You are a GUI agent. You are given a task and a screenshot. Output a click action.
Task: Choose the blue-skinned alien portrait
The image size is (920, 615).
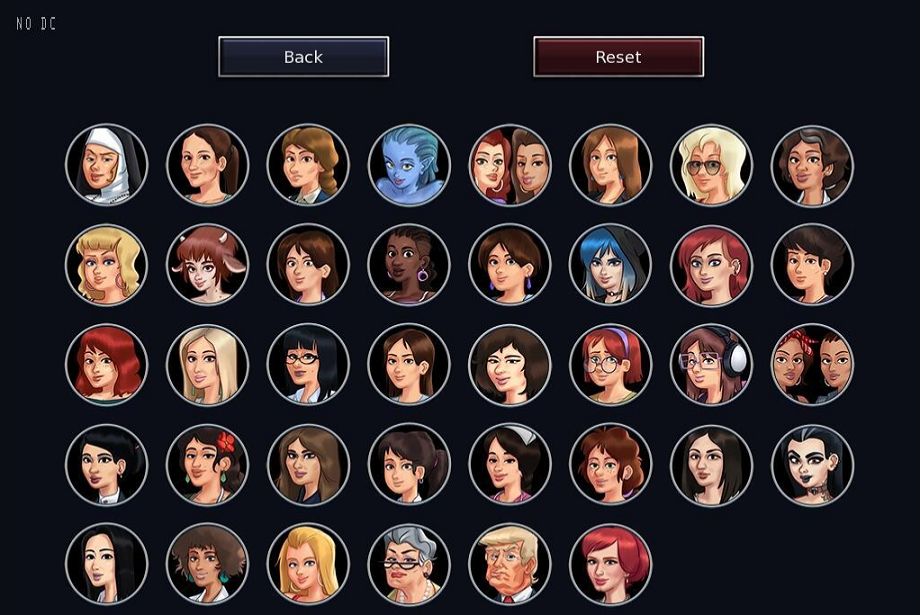coord(409,165)
